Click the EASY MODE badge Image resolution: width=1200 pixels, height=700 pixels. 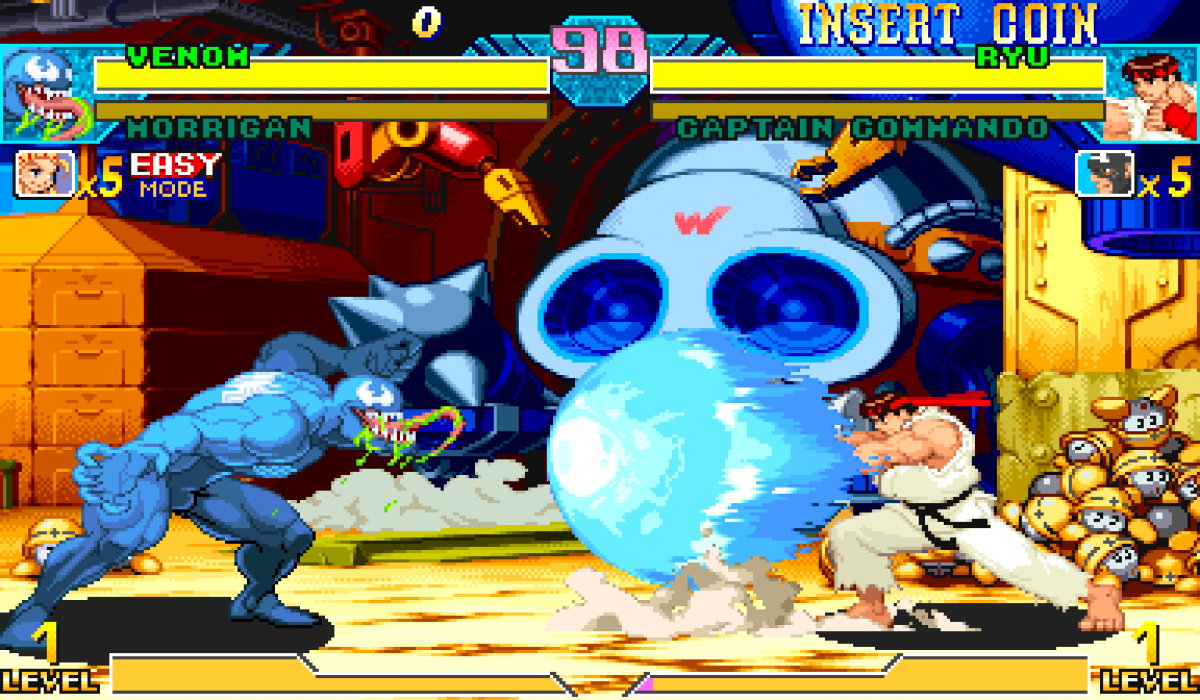click(174, 175)
